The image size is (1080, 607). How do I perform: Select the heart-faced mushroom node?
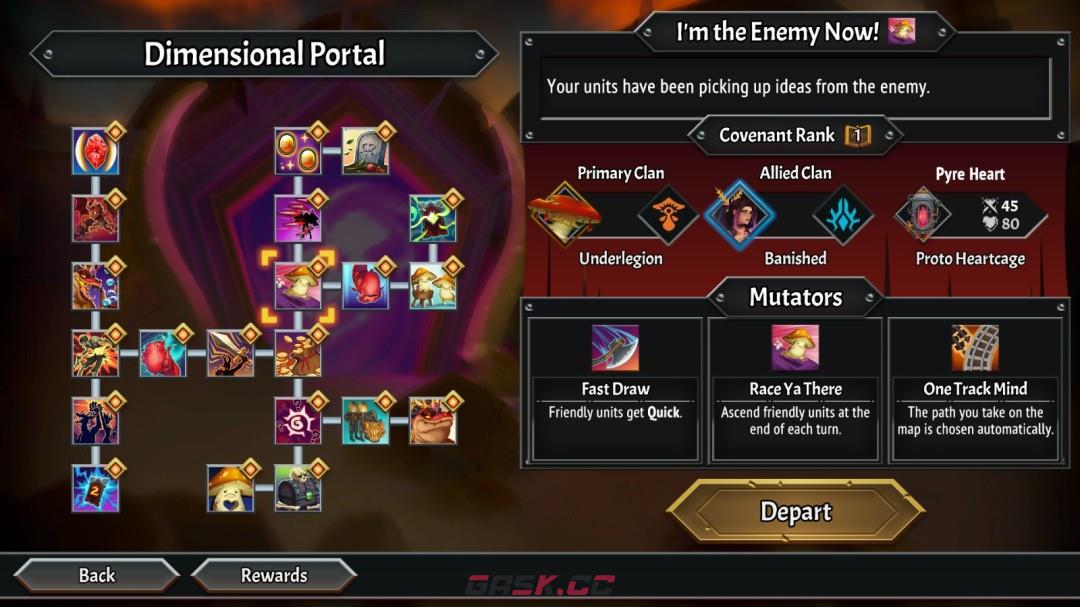[230, 488]
